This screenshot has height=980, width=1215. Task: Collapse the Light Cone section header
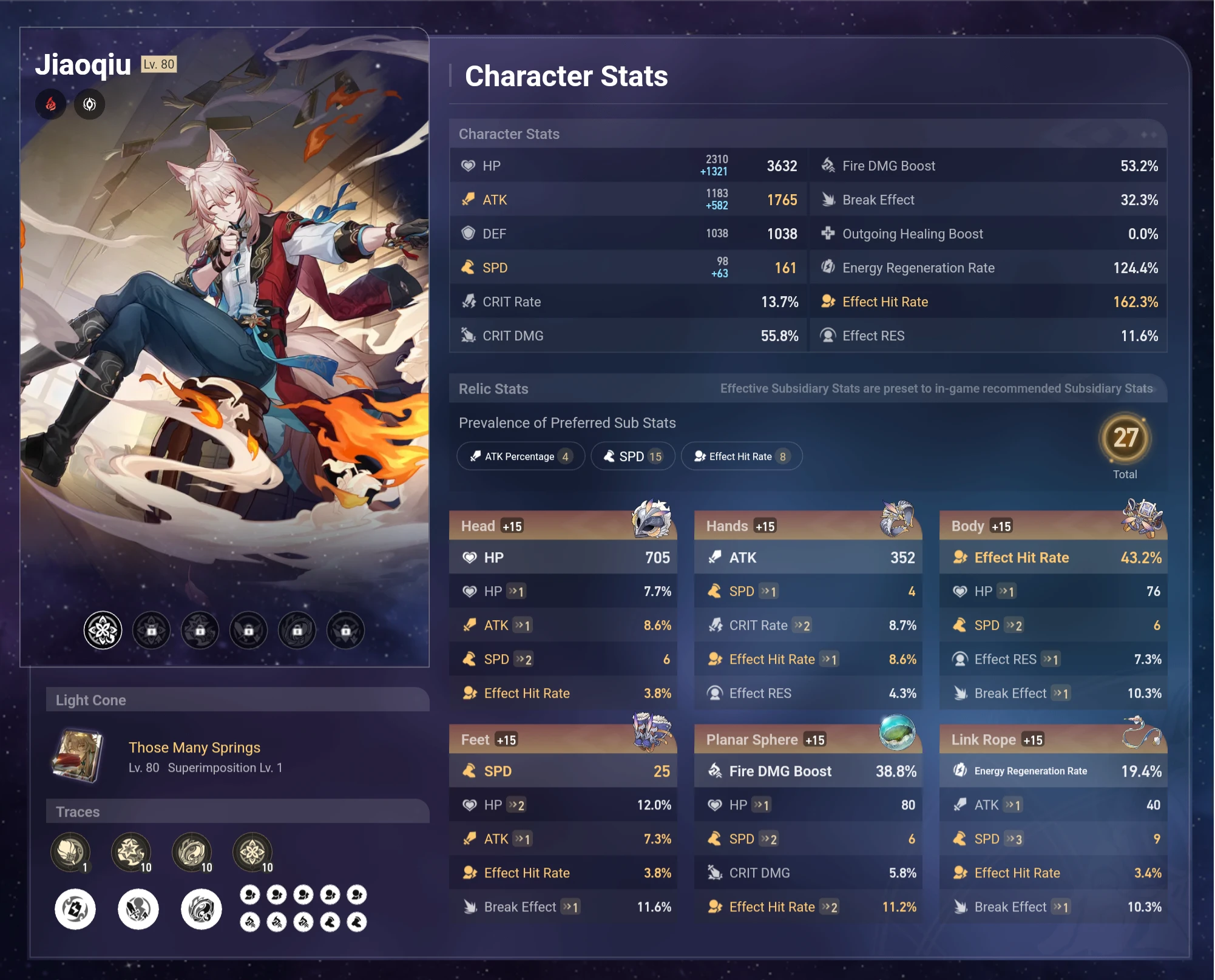point(92,700)
